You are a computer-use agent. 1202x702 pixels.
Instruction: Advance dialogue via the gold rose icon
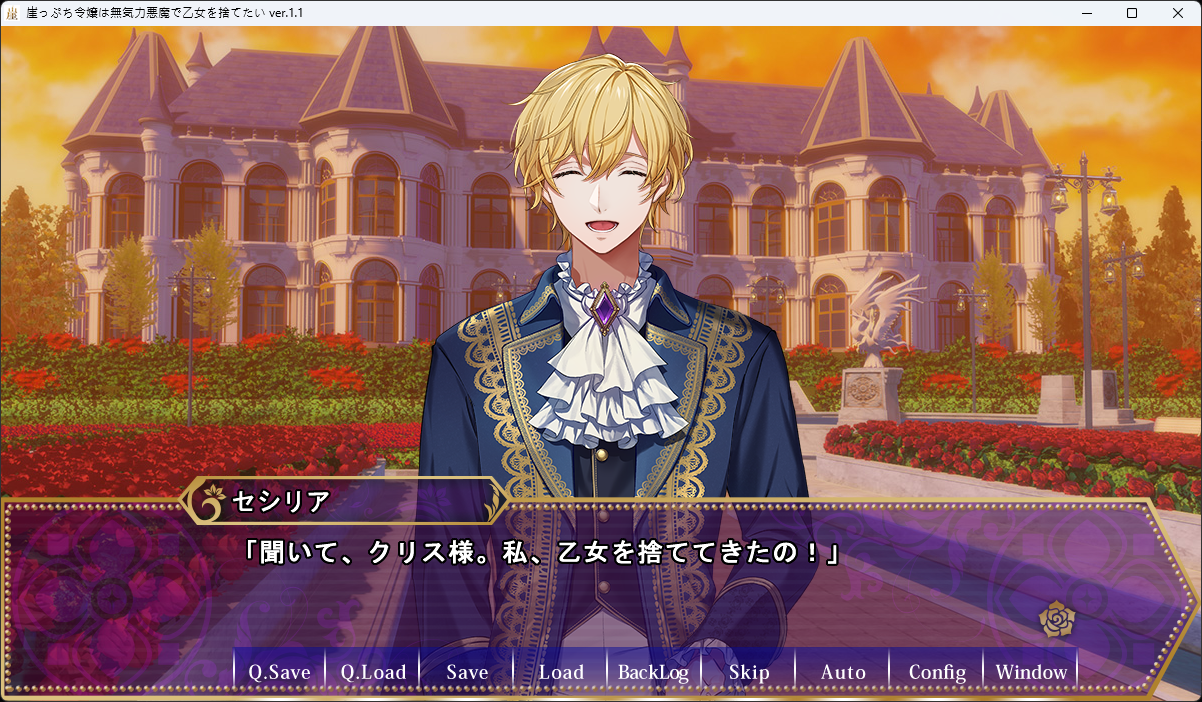click(1056, 620)
